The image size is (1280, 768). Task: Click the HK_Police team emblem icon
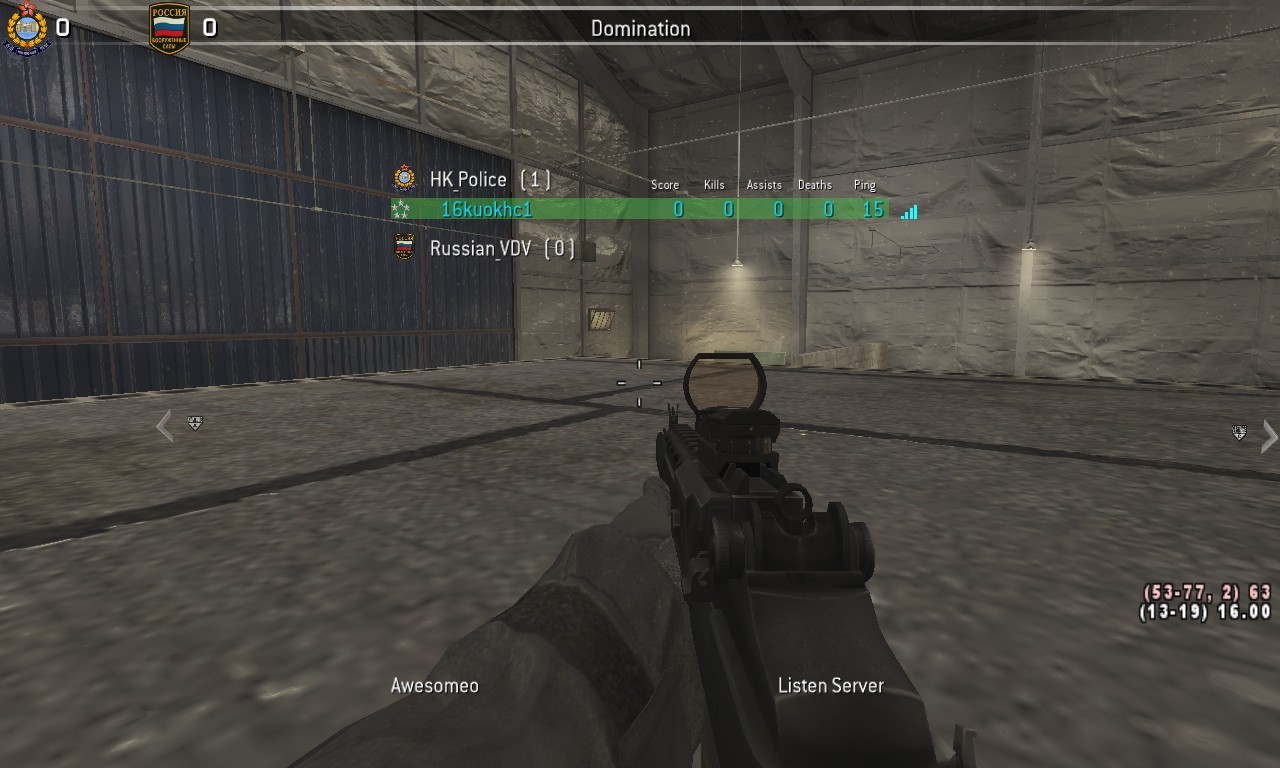point(403,179)
